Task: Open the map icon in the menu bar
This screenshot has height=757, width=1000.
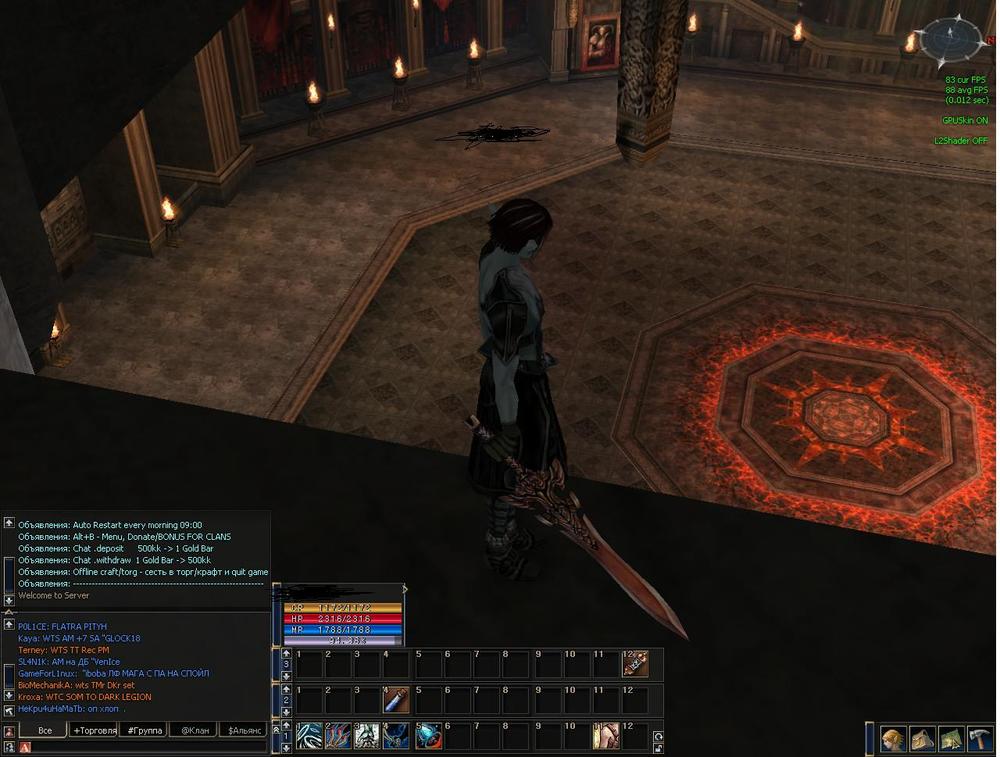Action: pyautogui.click(x=951, y=739)
